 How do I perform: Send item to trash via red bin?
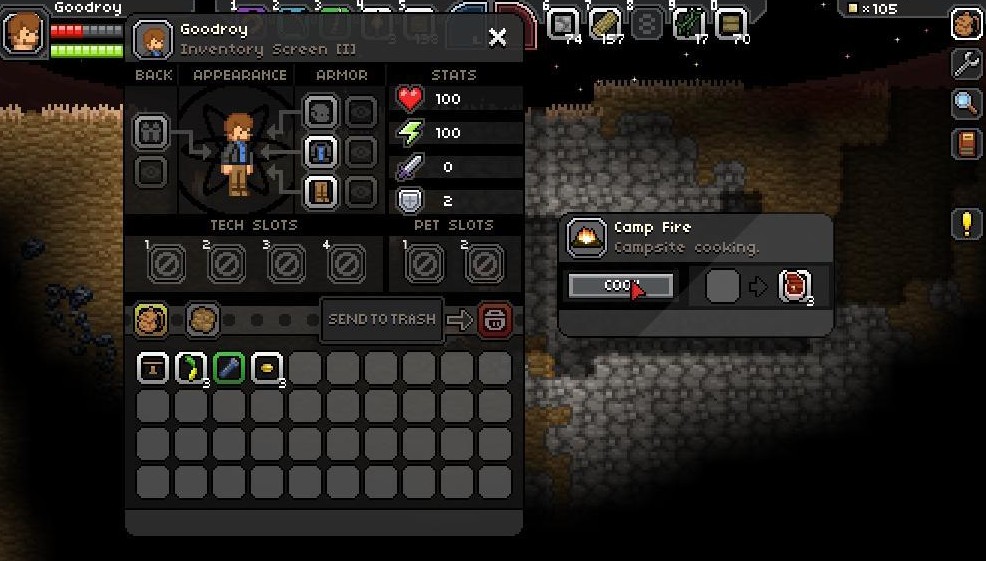tap(495, 320)
